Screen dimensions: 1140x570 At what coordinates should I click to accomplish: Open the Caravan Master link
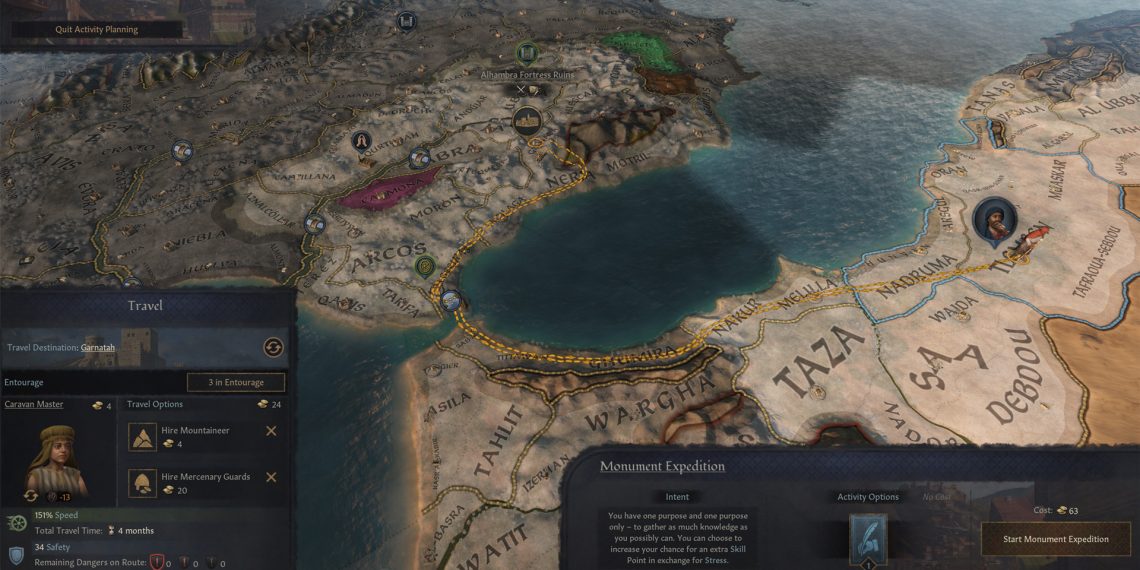click(36, 404)
